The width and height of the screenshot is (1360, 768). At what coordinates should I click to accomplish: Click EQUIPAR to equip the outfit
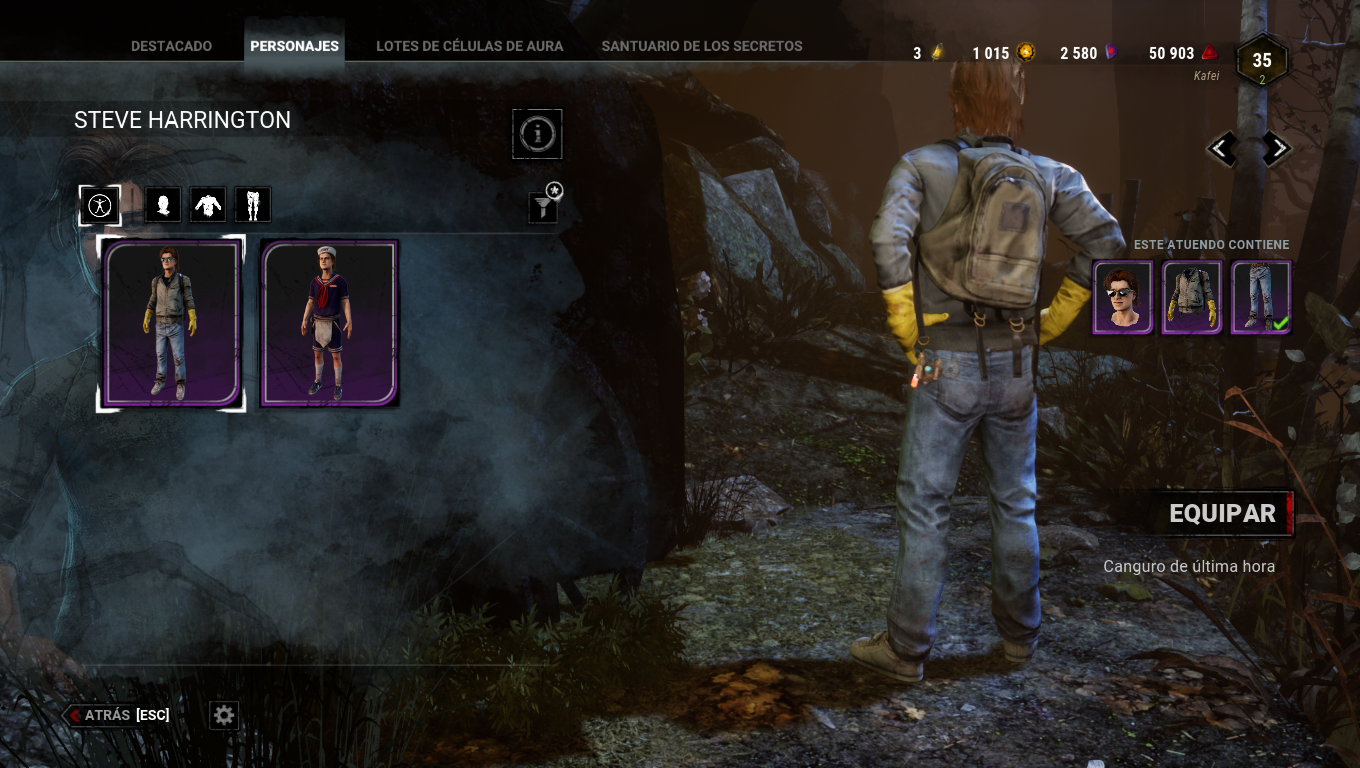point(1222,513)
